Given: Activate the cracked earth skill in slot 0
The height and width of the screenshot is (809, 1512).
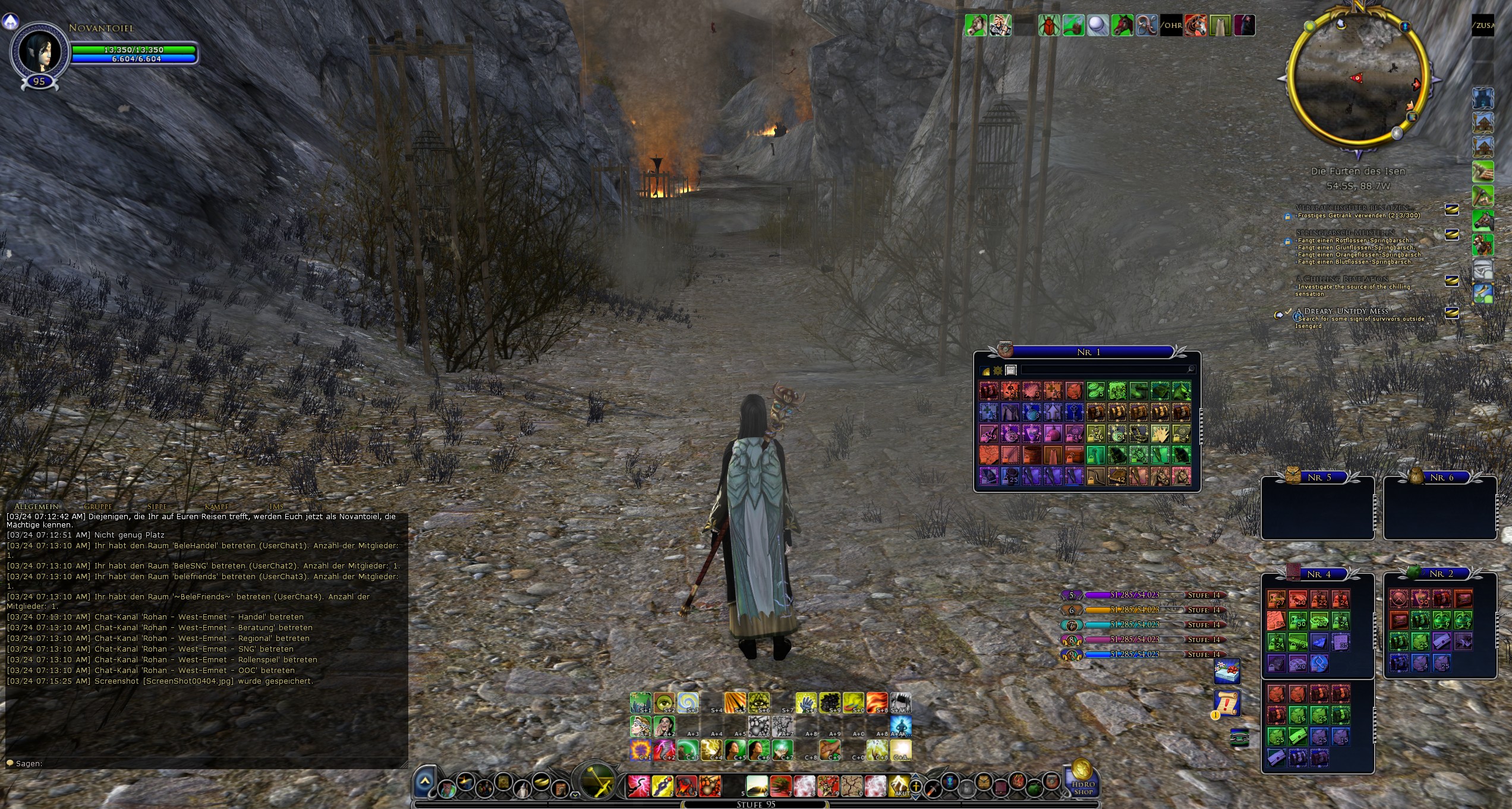Looking at the screenshot, I should 851,786.
